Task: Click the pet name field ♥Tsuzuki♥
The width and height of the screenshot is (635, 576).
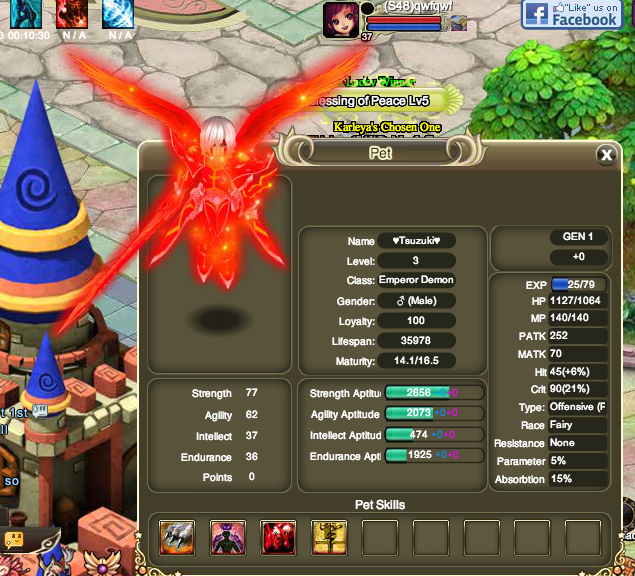Action: tap(416, 241)
